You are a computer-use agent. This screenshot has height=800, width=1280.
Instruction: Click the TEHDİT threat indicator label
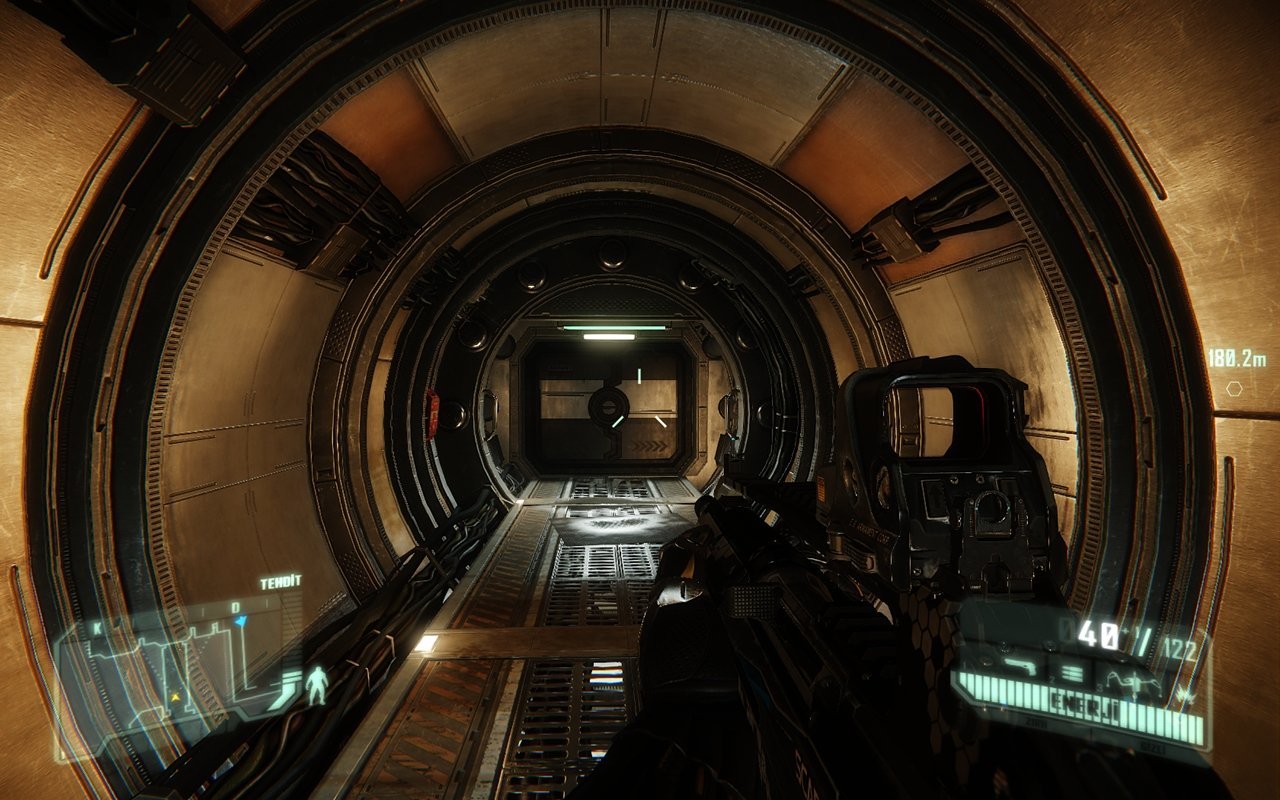(x=280, y=583)
